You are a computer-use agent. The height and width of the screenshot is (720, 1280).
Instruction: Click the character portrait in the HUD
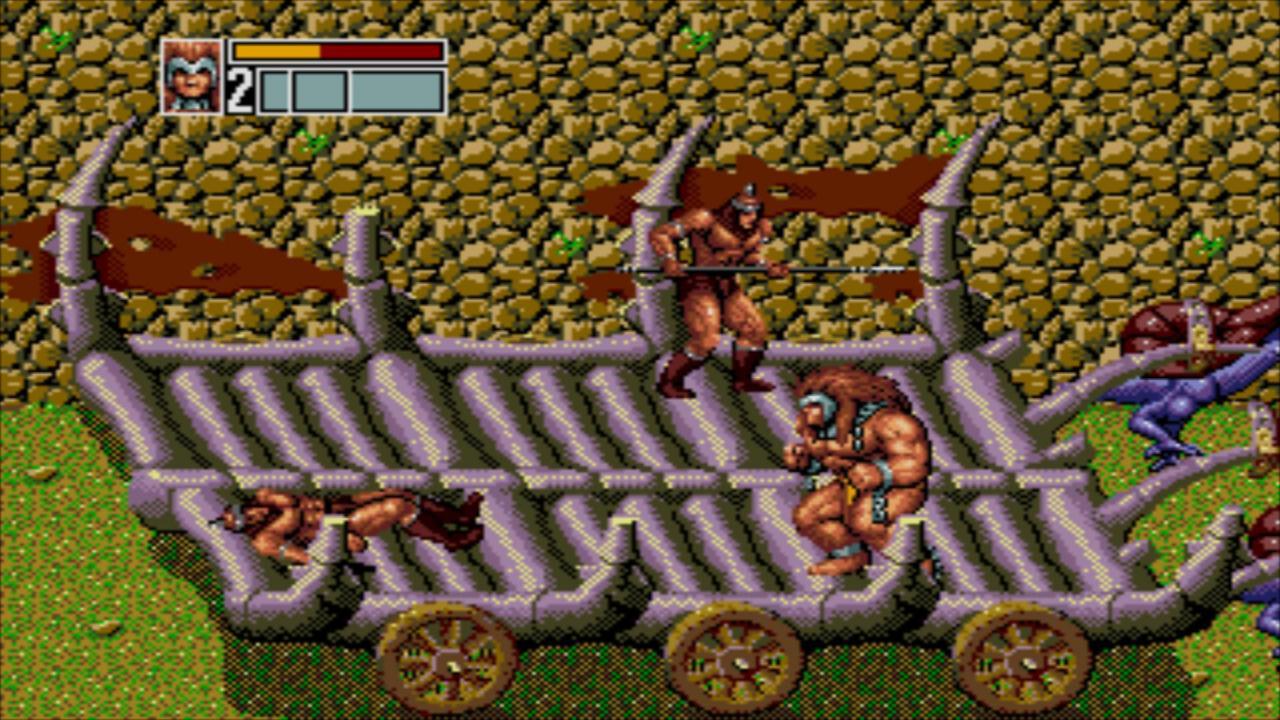[x=192, y=74]
